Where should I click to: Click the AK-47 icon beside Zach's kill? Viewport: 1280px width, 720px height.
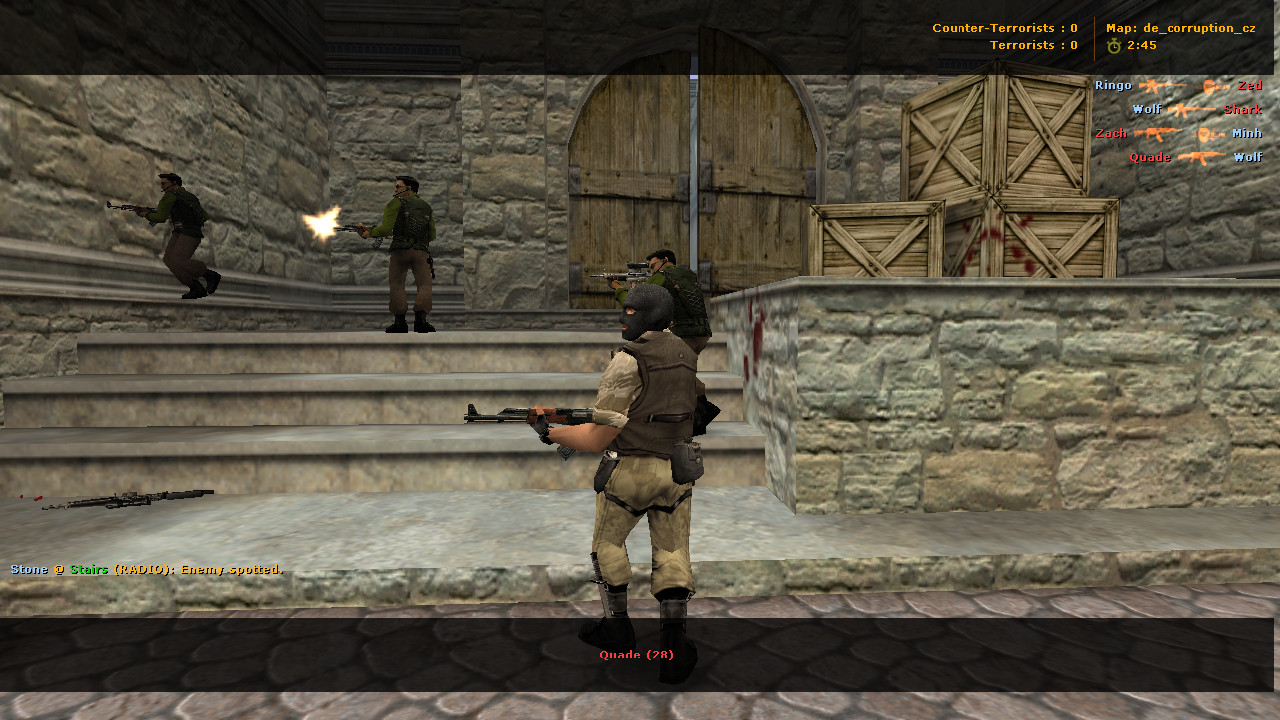pyautogui.click(x=1158, y=134)
